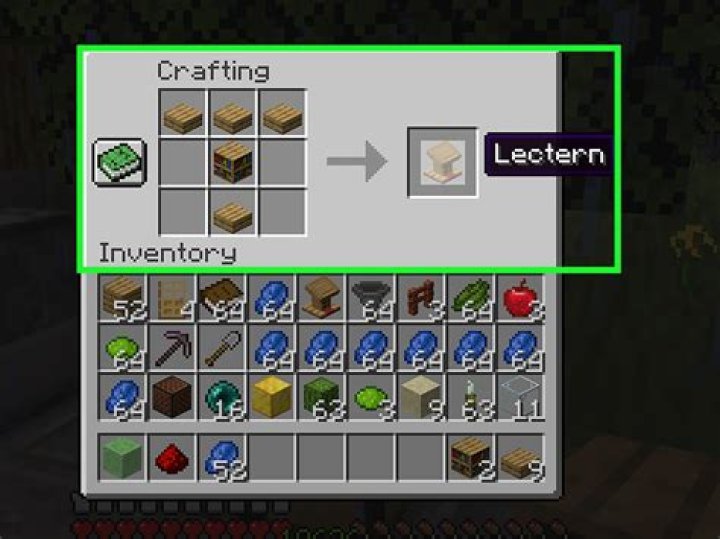
Task: Pick up the bookshelf stack in the hotbar
Action: (470, 458)
